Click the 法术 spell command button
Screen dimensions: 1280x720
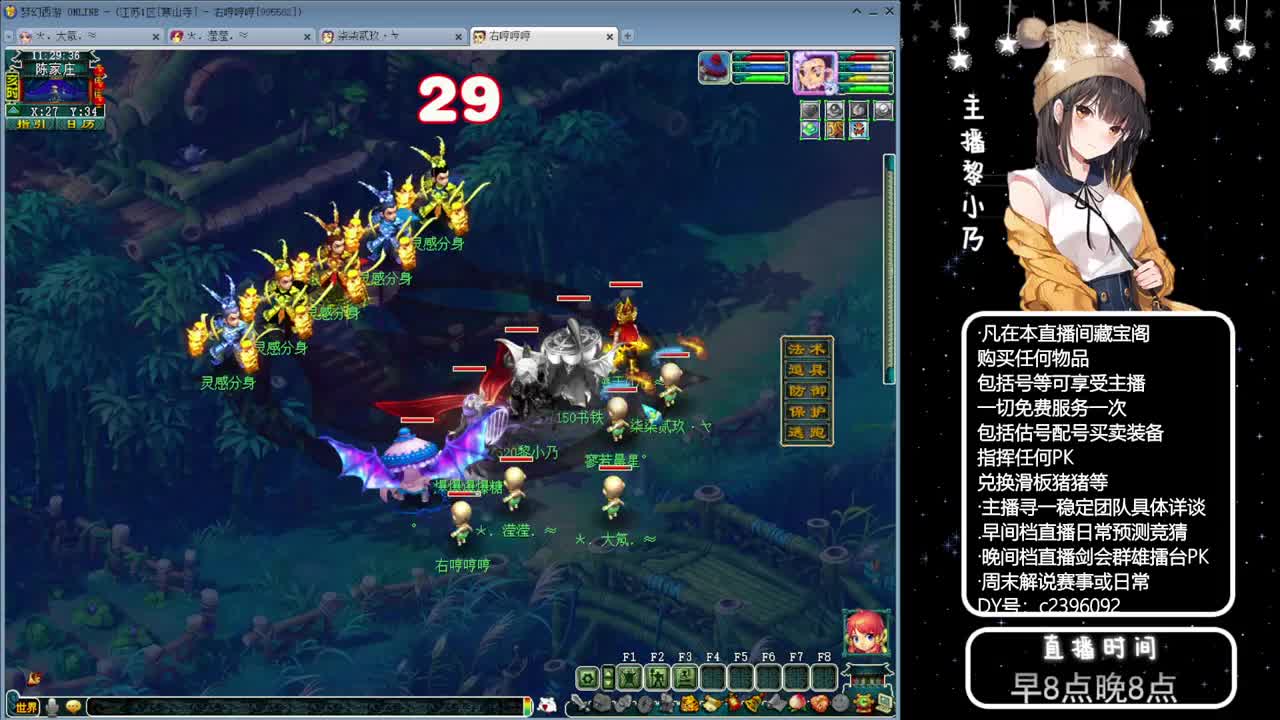(x=807, y=349)
